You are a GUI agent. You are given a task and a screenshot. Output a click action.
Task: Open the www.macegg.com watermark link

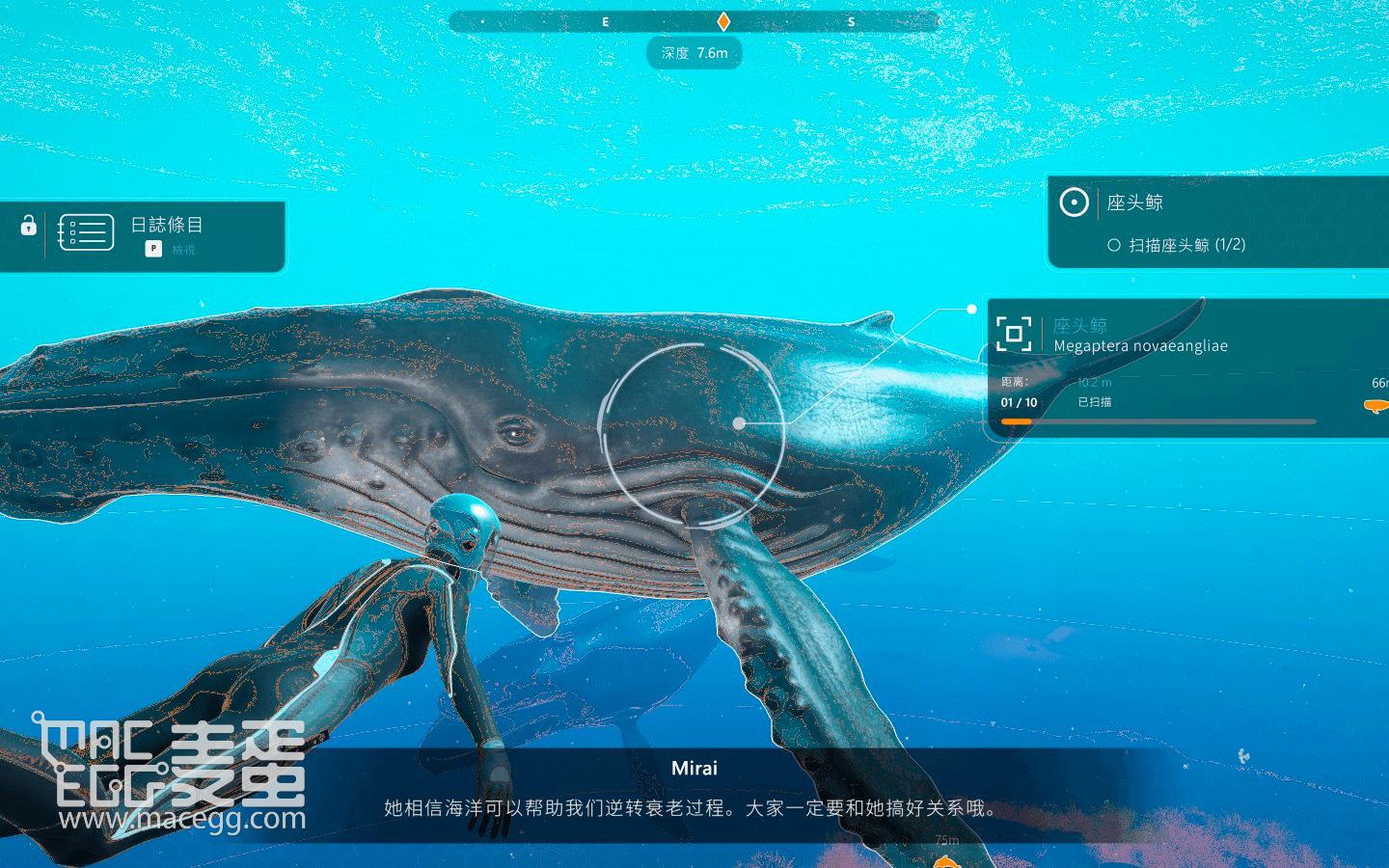tap(181, 820)
